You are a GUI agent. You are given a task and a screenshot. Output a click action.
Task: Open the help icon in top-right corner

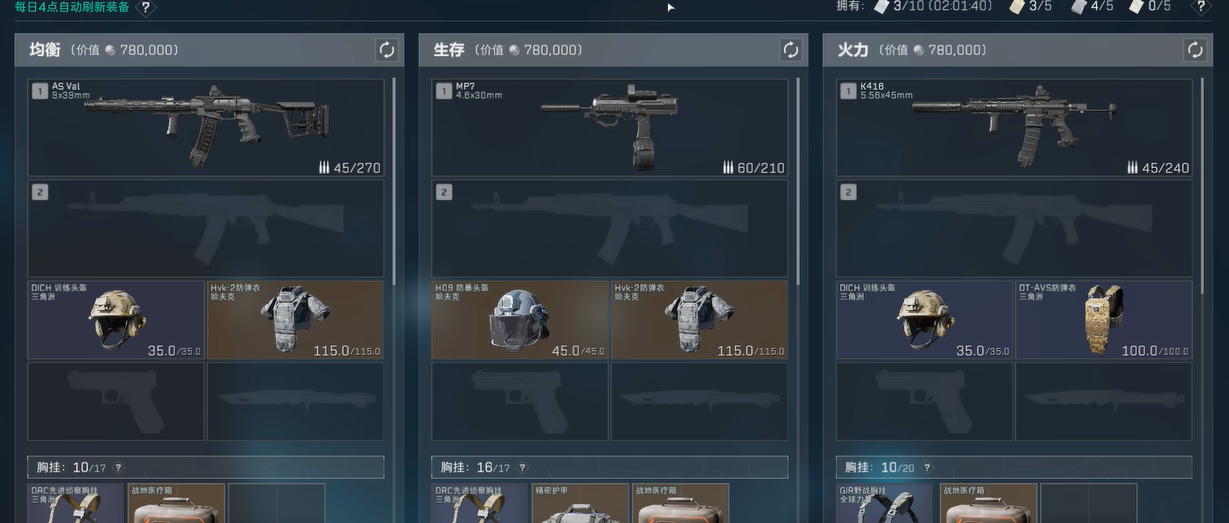pyautogui.click(x=1201, y=7)
